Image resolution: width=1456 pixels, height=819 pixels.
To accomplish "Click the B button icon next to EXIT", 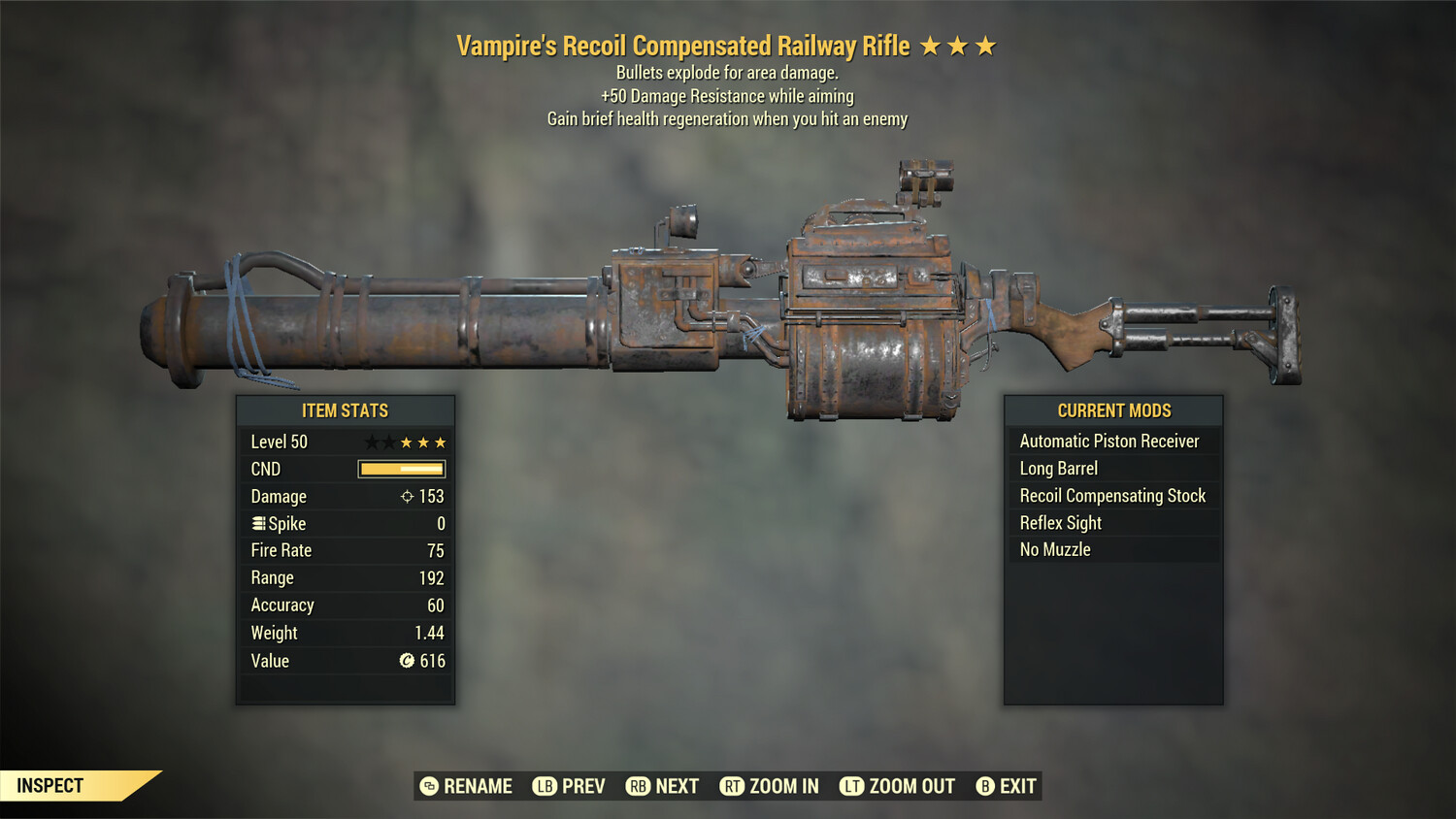I will tap(984, 786).
